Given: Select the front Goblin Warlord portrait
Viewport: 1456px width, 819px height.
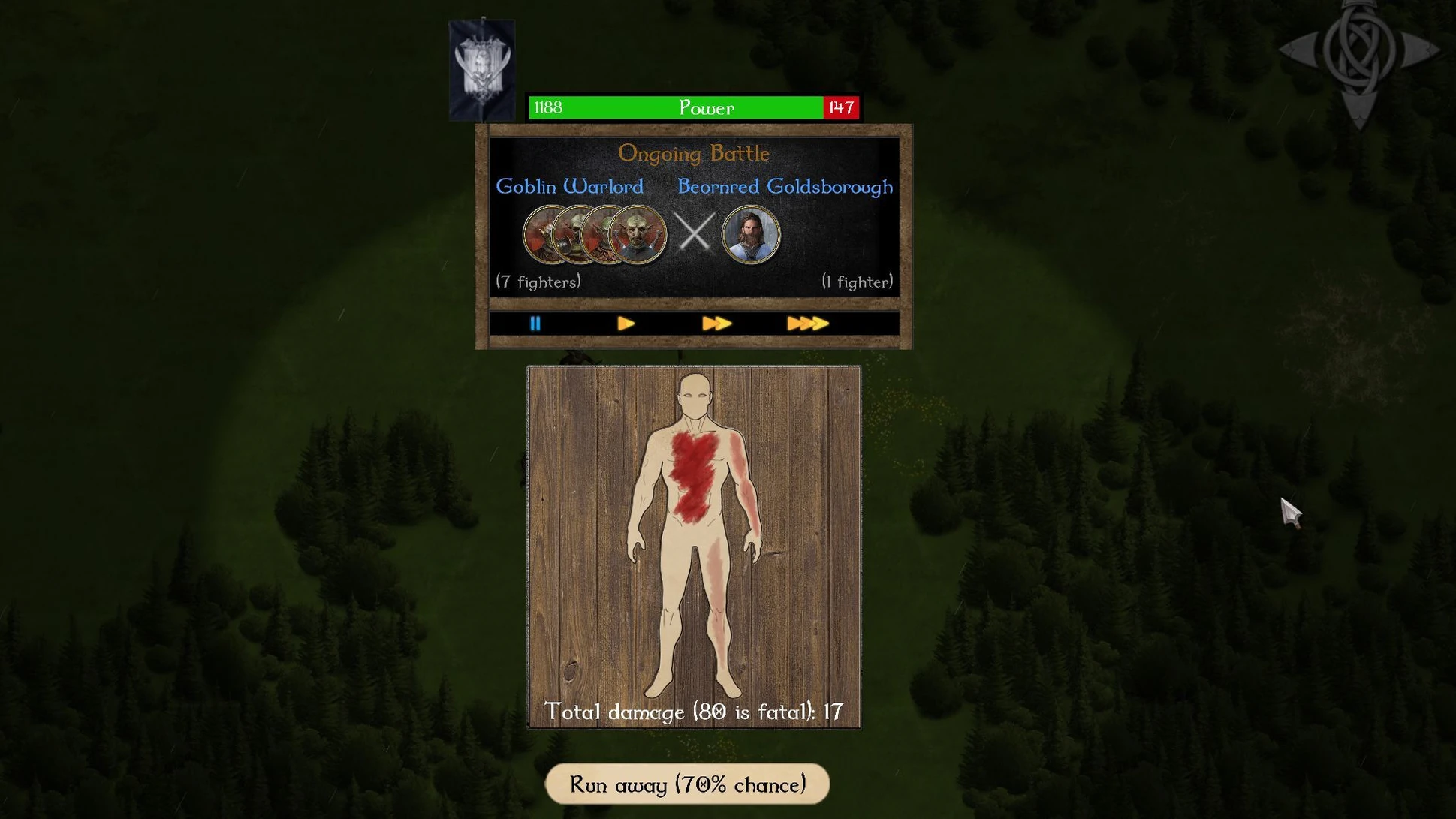Looking at the screenshot, I should click(x=639, y=235).
